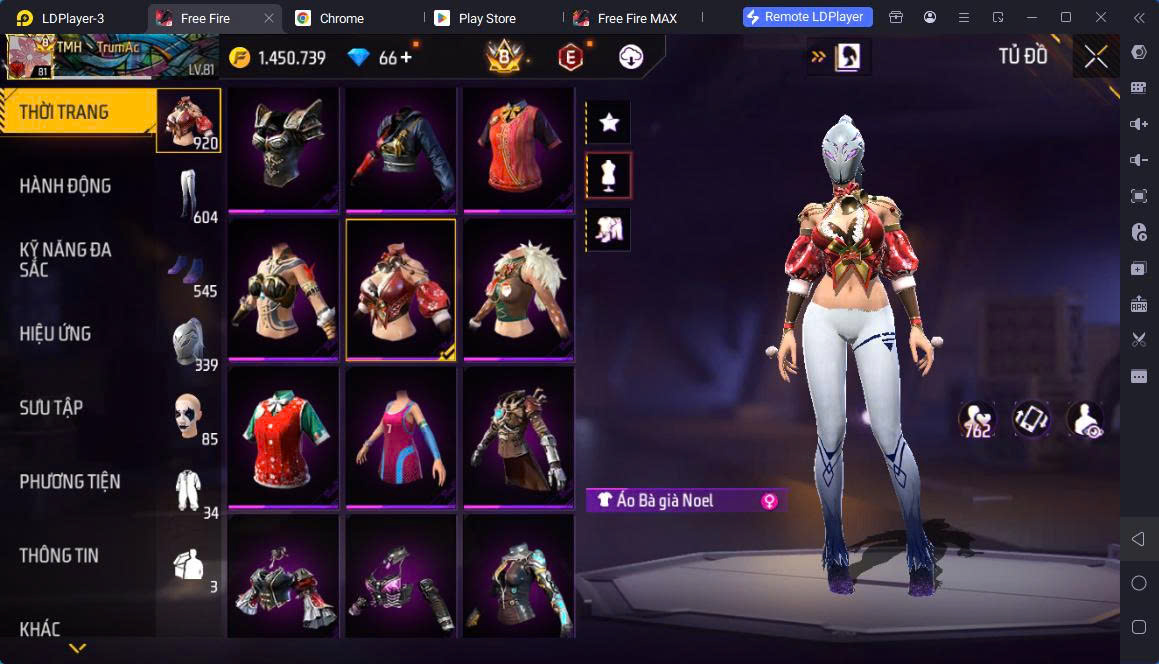Close the Tủ Đồ wardrobe screen
The image size is (1159, 664).
[x=1096, y=57]
